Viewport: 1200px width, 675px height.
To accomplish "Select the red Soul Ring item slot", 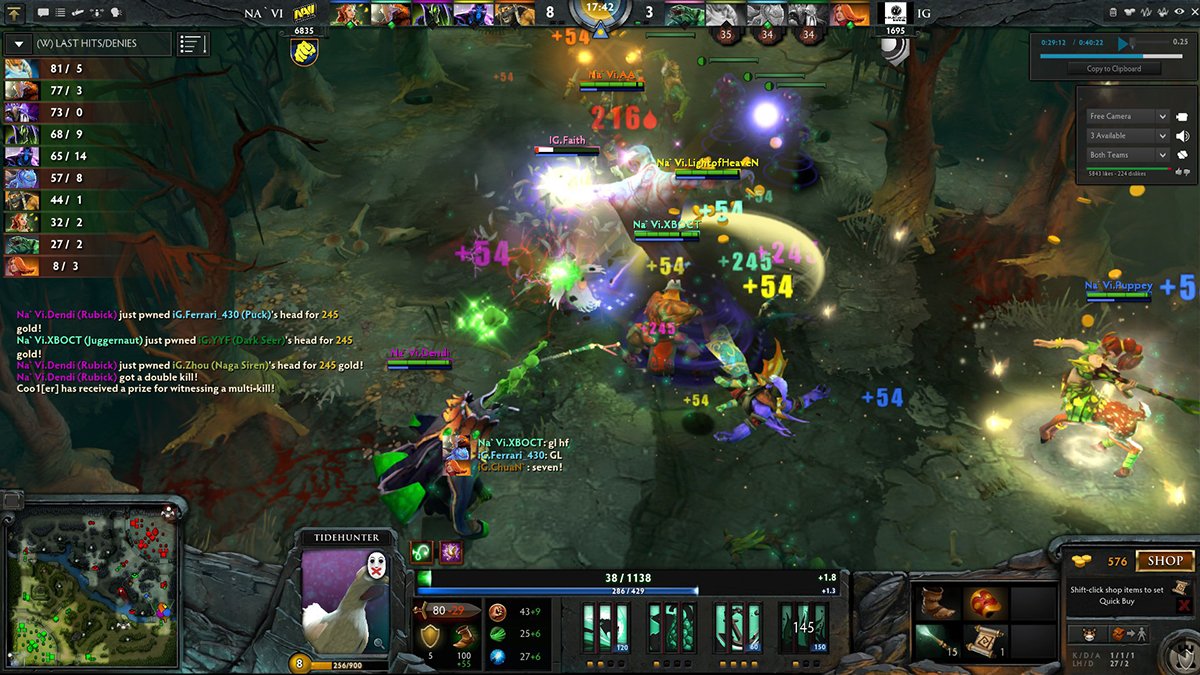I will point(984,603).
